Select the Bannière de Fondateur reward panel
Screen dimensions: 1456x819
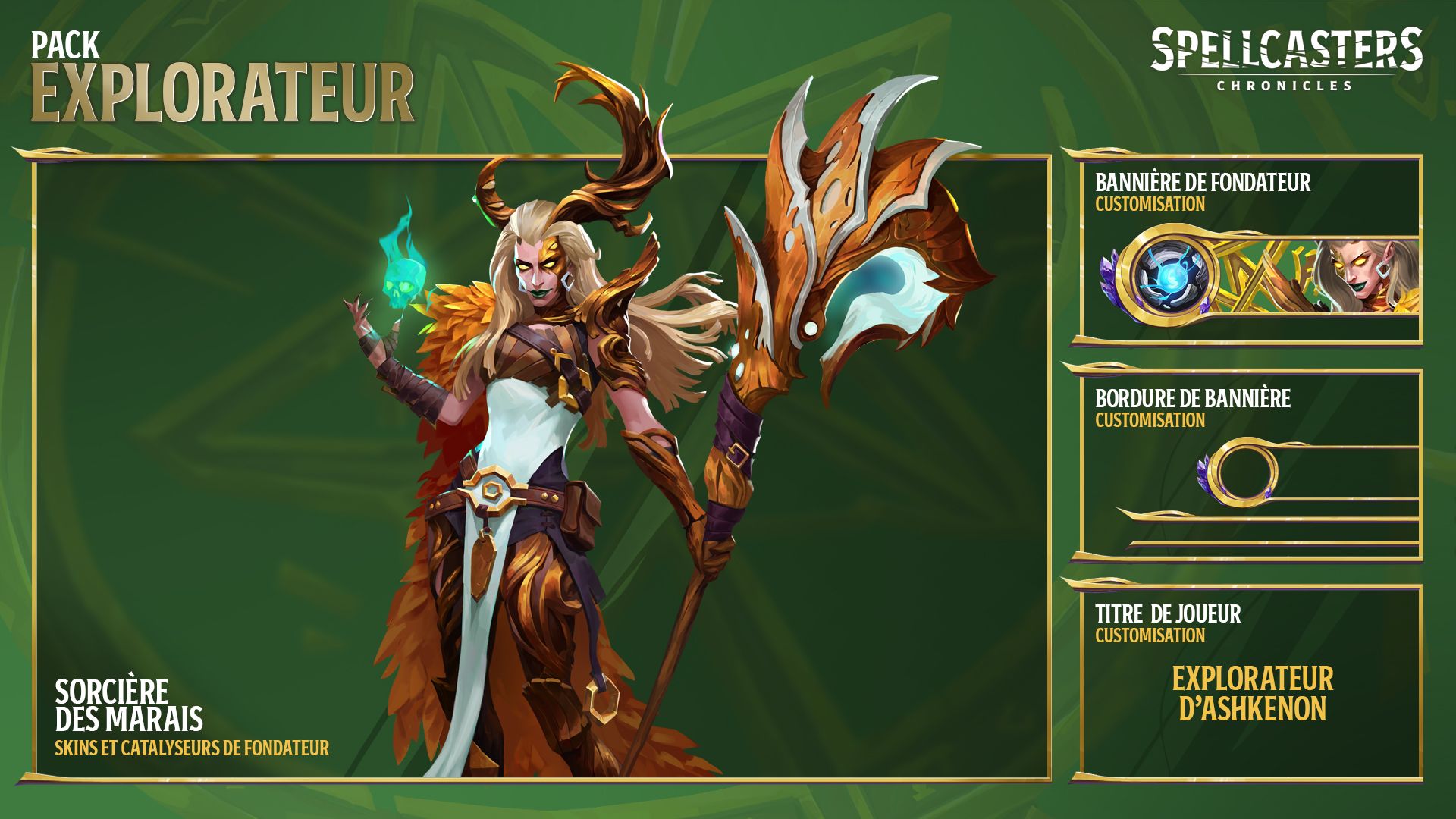point(1251,250)
